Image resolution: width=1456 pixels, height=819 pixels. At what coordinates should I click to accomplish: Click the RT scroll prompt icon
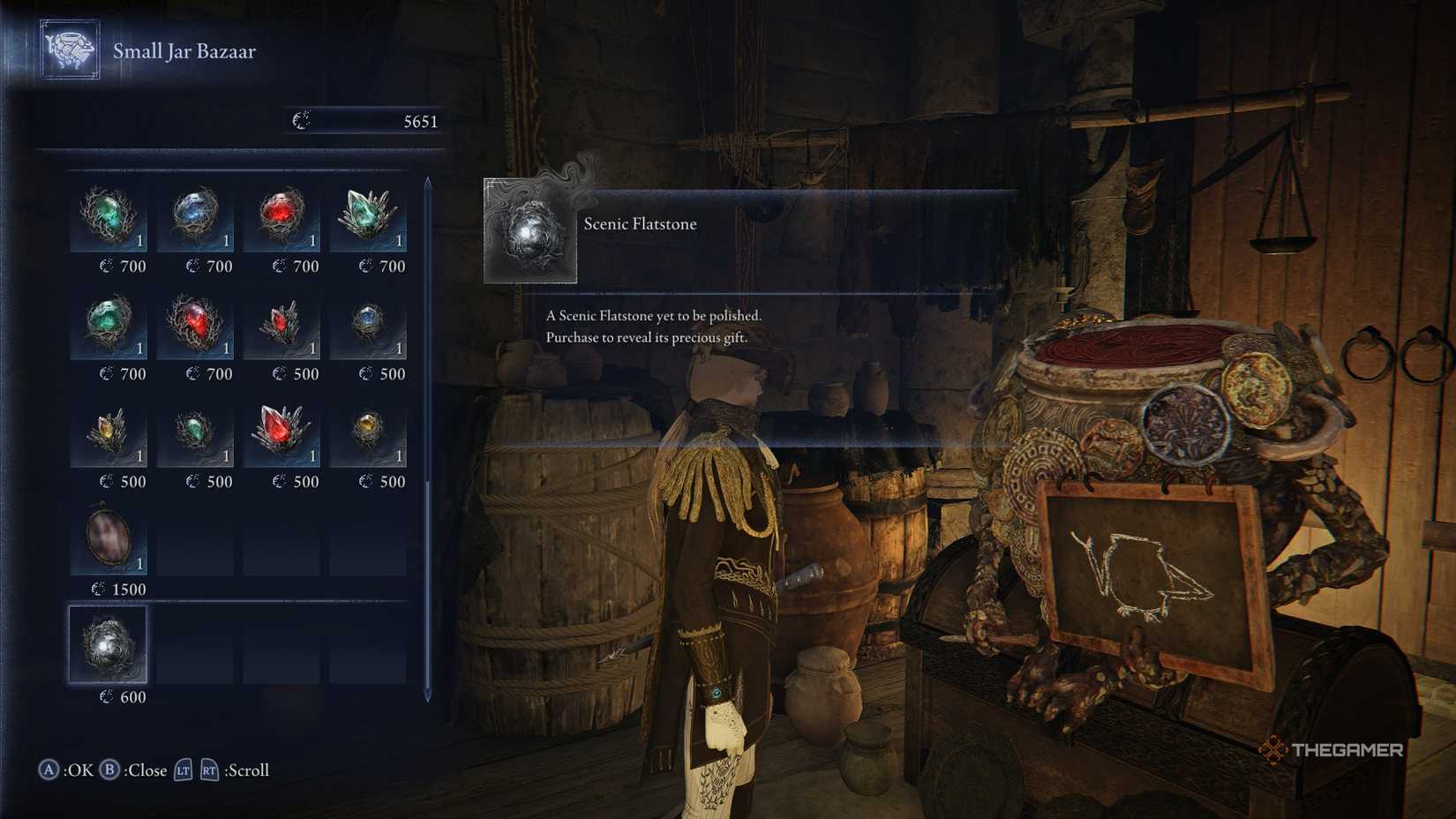[211, 770]
